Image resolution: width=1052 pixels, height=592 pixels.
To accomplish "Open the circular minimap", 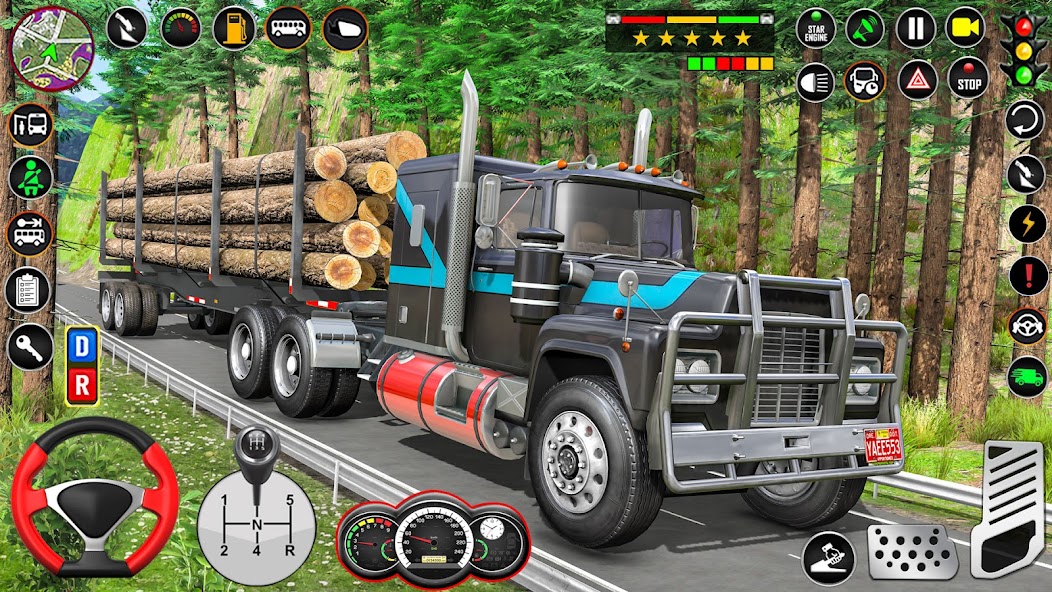I will click(51, 48).
